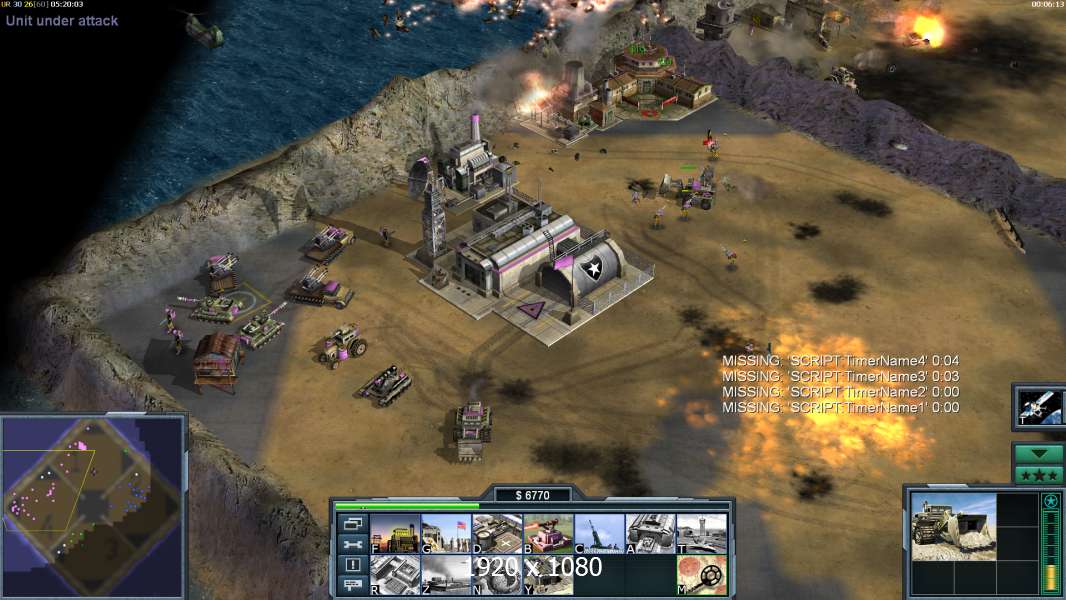The image size is (1066, 600).
Task: Click the radar minimap
Action: coord(93,505)
